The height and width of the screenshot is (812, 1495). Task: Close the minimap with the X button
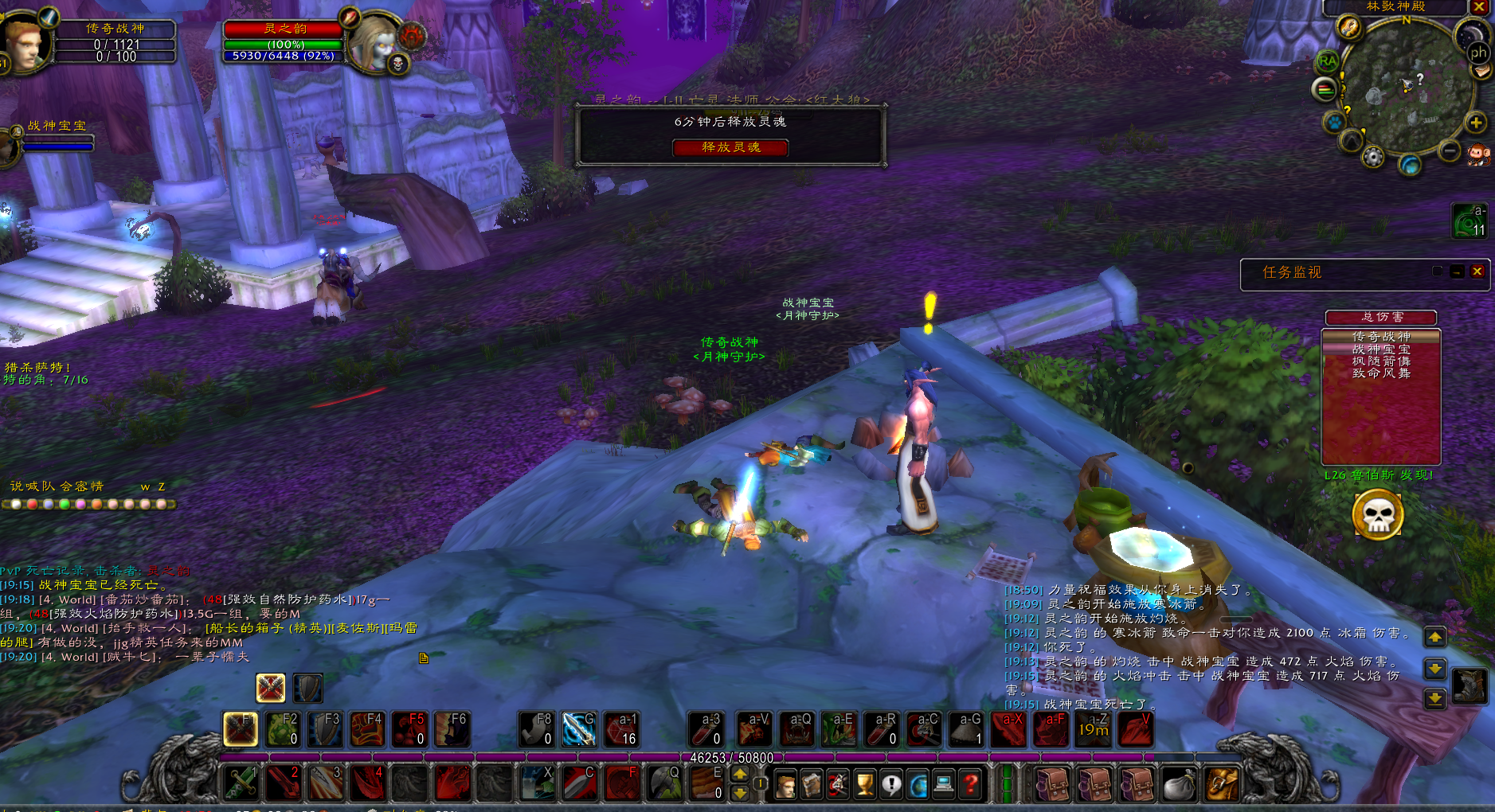[1478, 7]
